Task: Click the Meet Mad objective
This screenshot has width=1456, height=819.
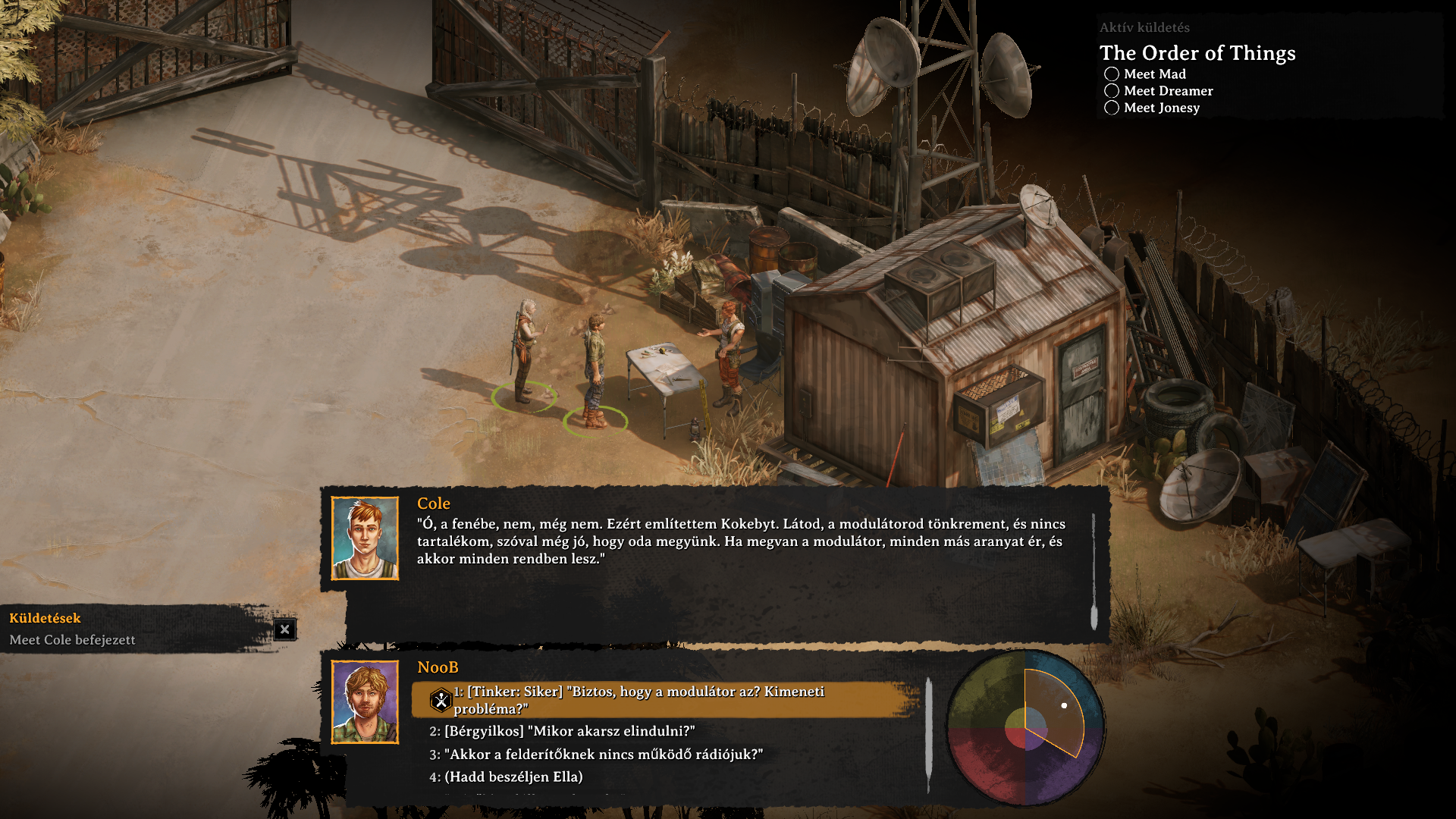Action: [x=1154, y=74]
